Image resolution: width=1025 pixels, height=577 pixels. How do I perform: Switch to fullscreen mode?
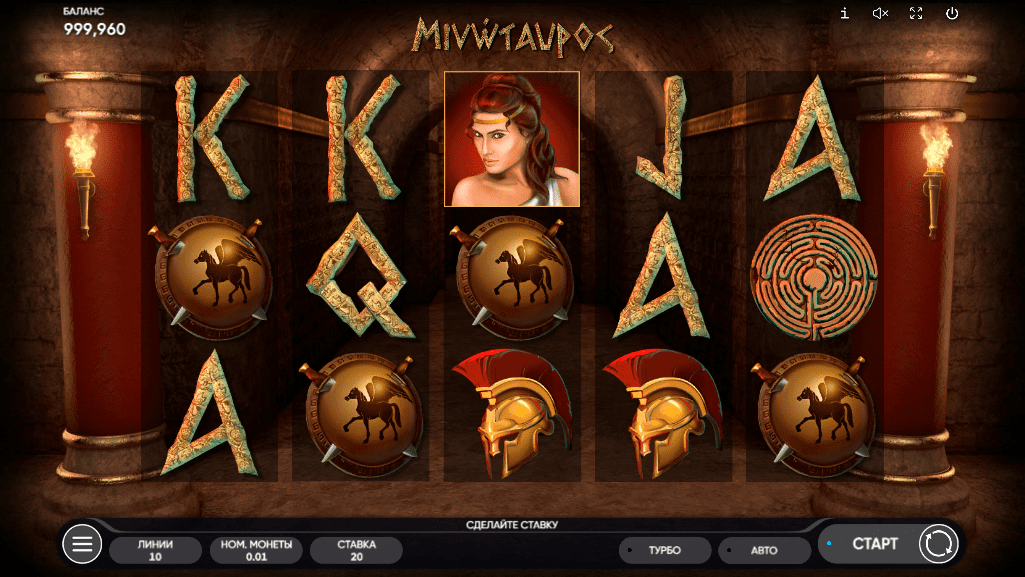(916, 13)
